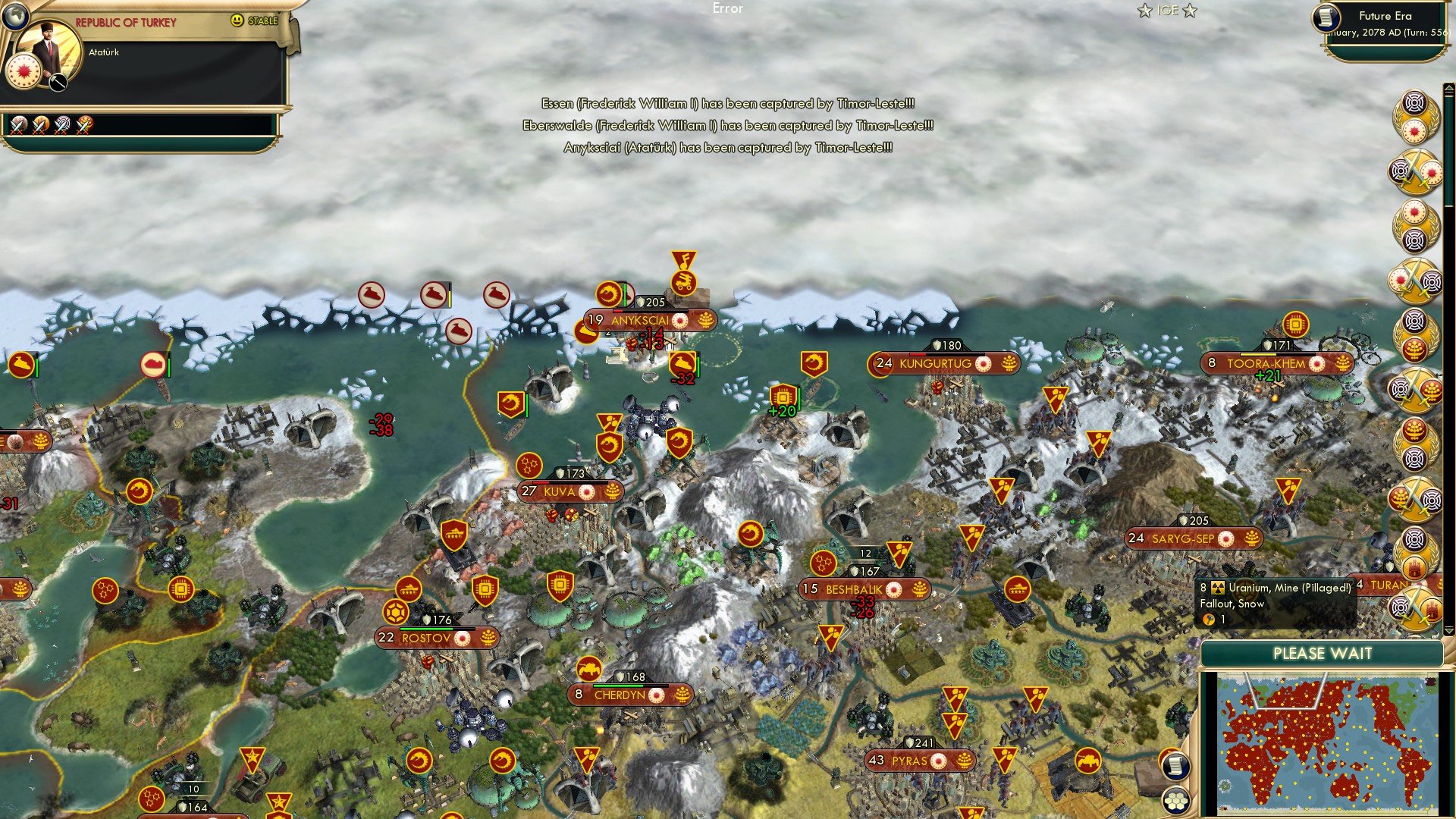The image size is (1456, 819).
Task: Click the hammer icon on the leader portrait
Action: coord(58,82)
